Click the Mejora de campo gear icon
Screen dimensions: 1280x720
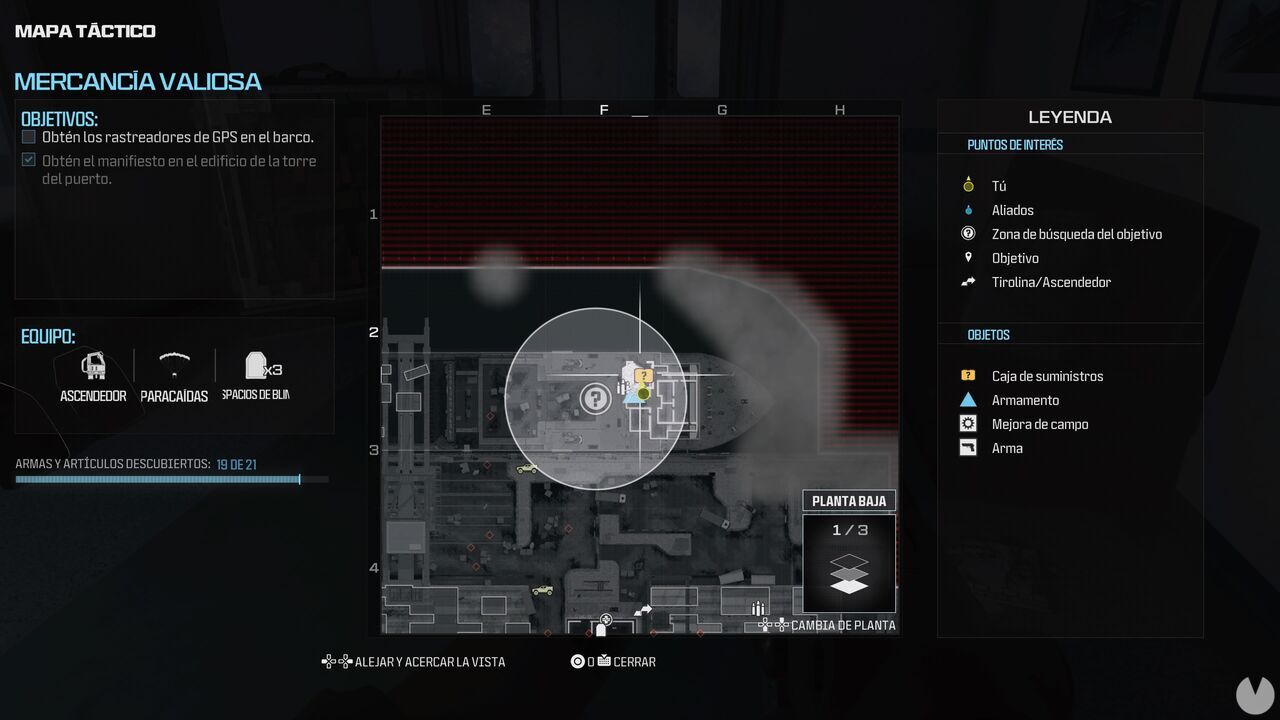click(966, 423)
